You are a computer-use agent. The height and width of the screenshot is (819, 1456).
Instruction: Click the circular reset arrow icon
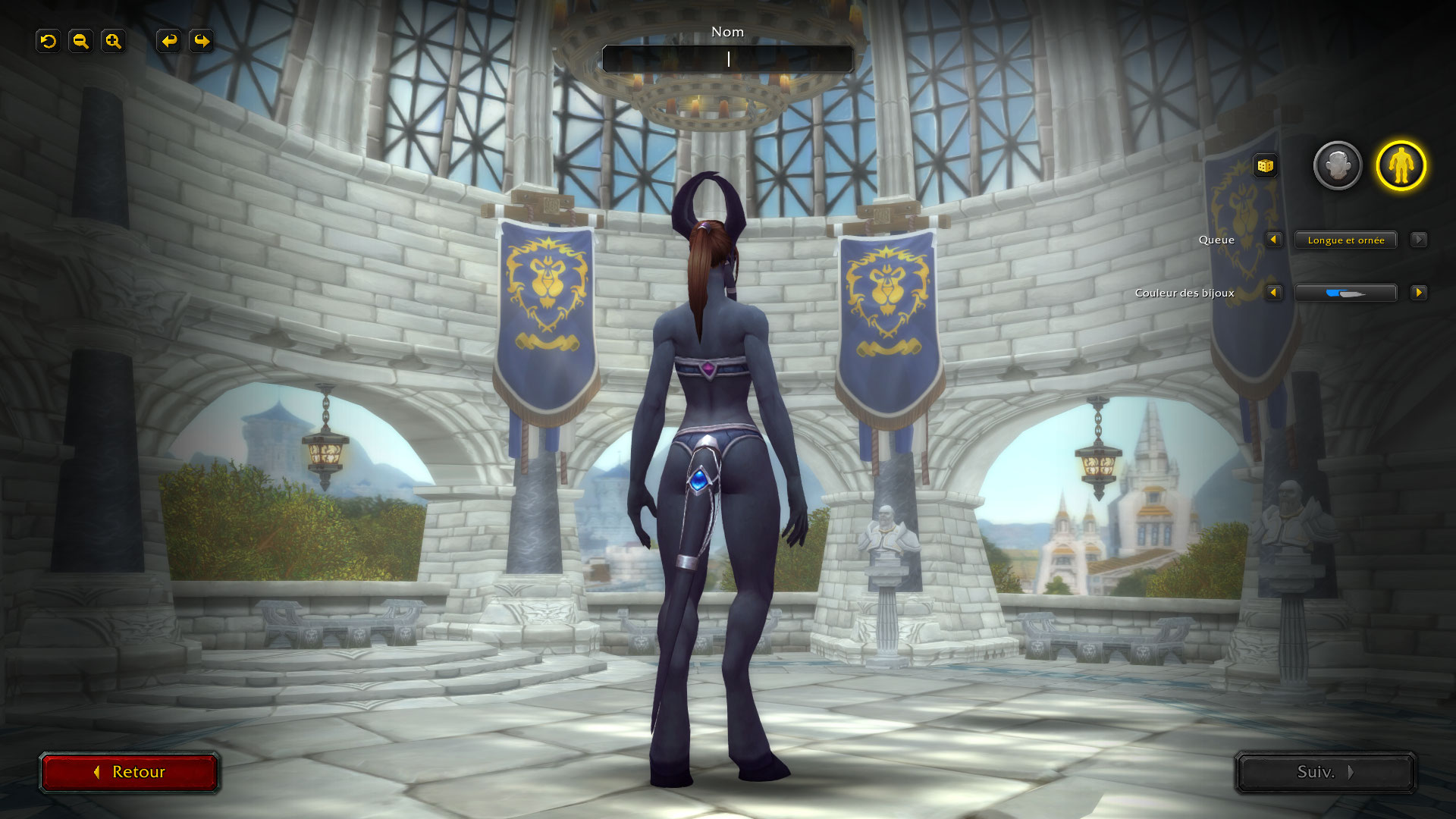tap(49, 41)
